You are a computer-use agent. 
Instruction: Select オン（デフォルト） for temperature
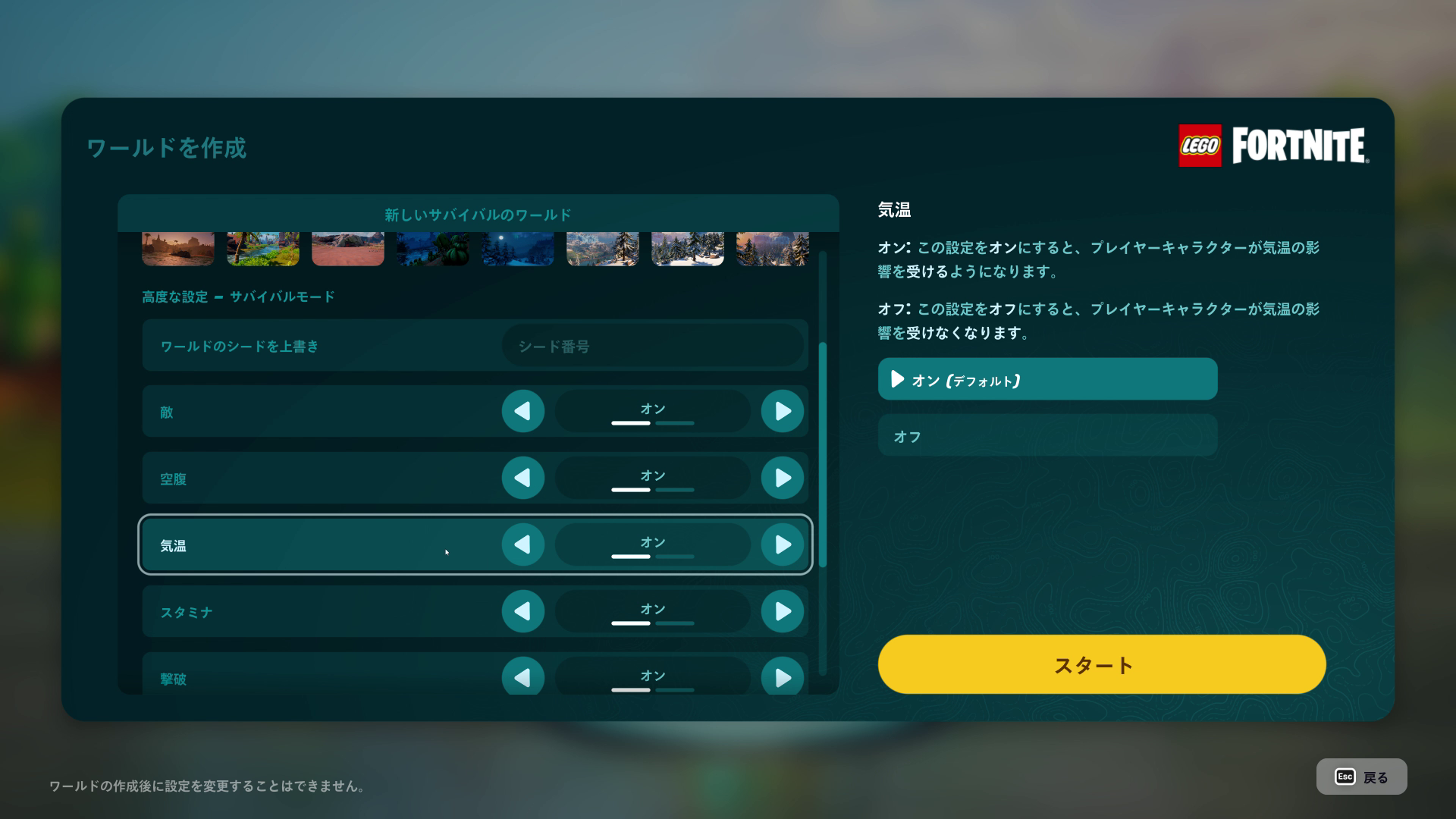coord(1046,379)
